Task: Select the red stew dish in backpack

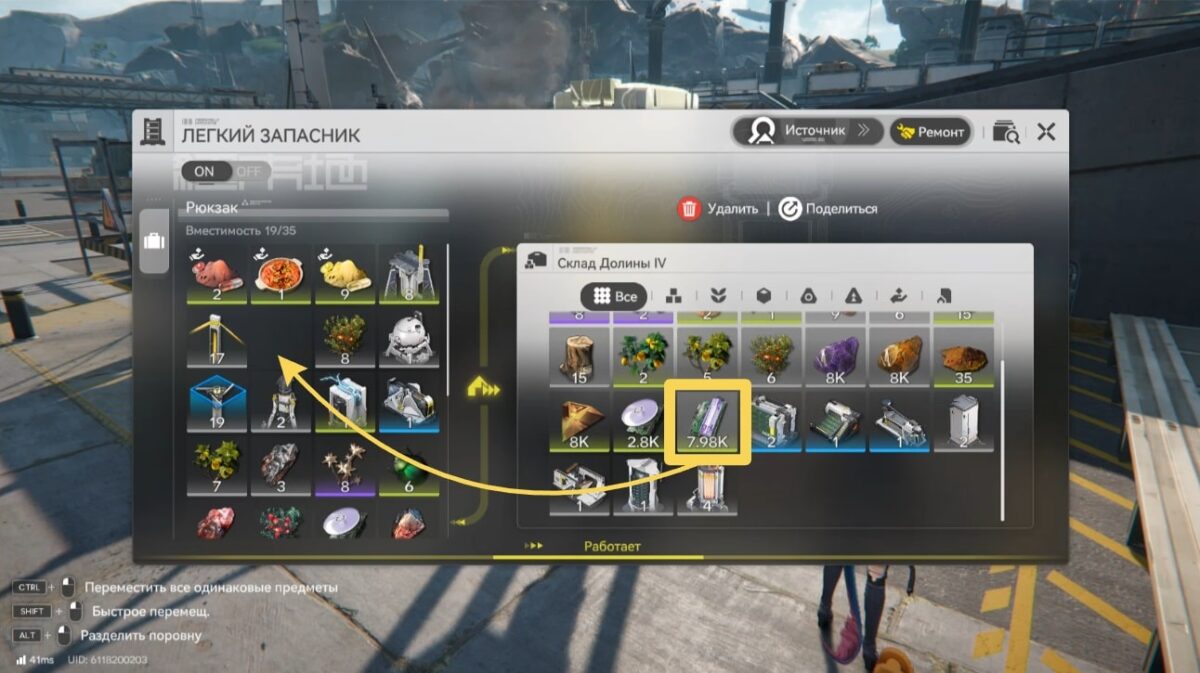Action: click(281, 274)
